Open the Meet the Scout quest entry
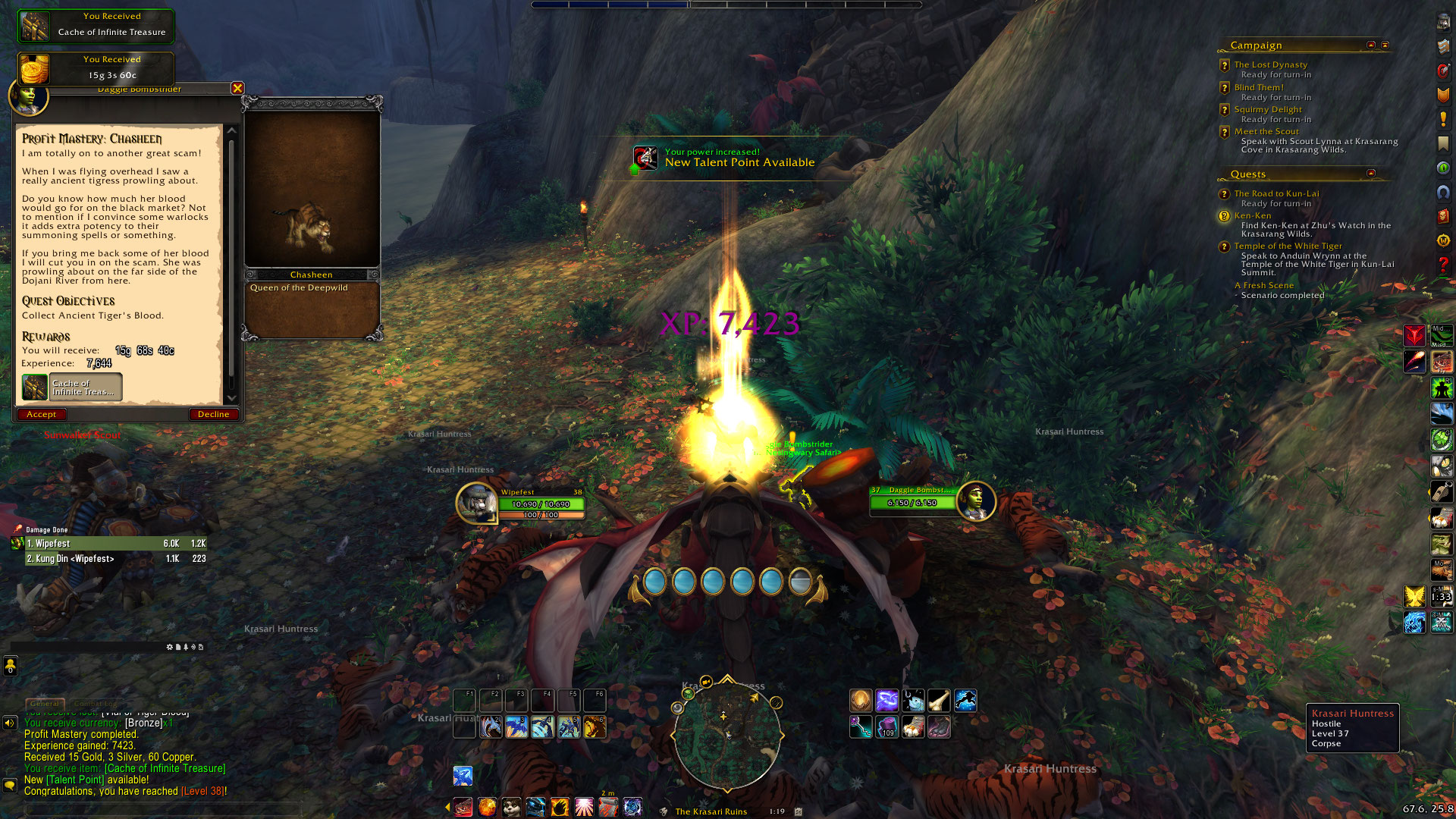The width and height of the screenshot is (1456, 819). pyautogui.click(x=1266, y=131)
